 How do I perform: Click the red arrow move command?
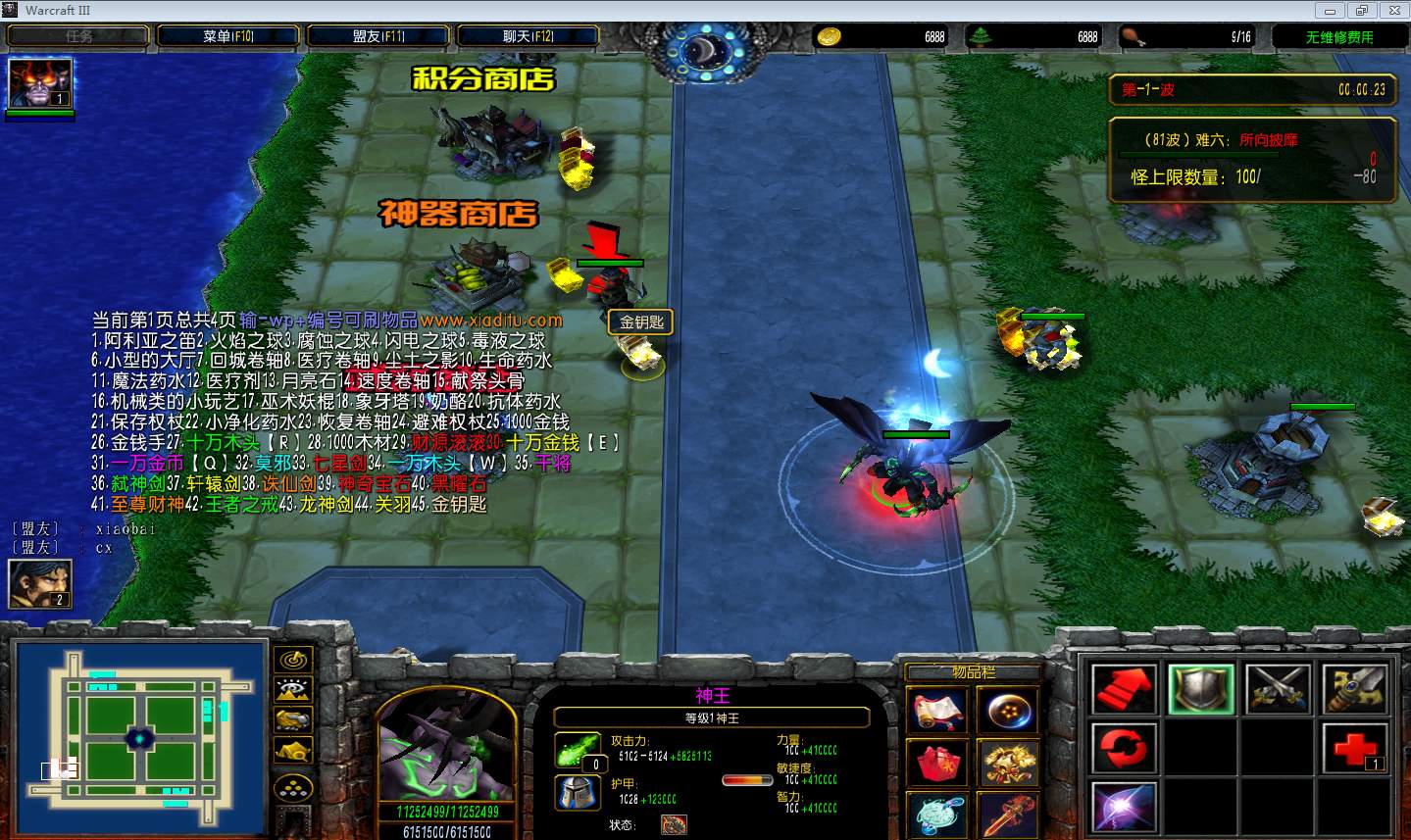[1124, 688]
